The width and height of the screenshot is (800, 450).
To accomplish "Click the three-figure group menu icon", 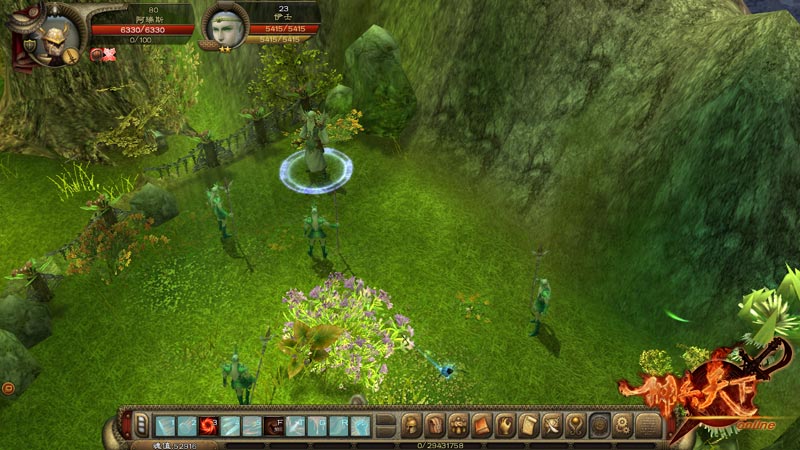I will click(459, 425).
